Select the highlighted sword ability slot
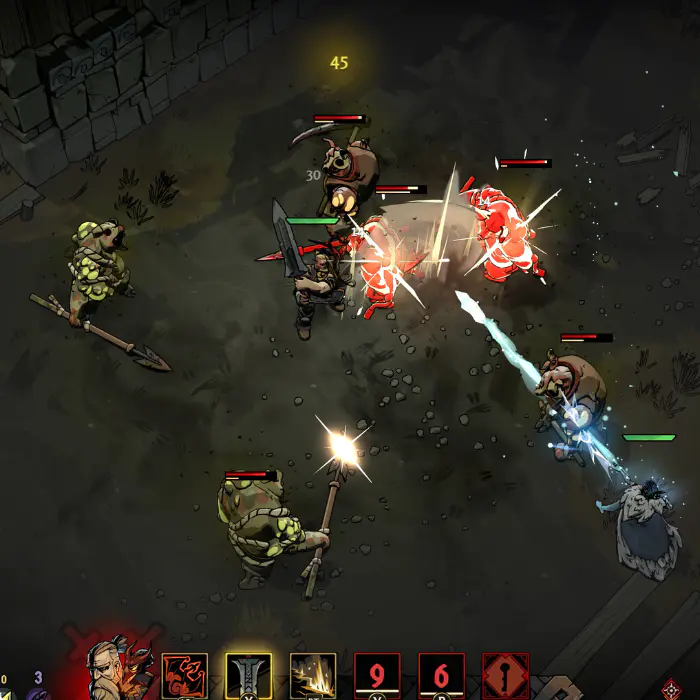The width and height of the screenshot is (700, 700). (x=249, y=676)
